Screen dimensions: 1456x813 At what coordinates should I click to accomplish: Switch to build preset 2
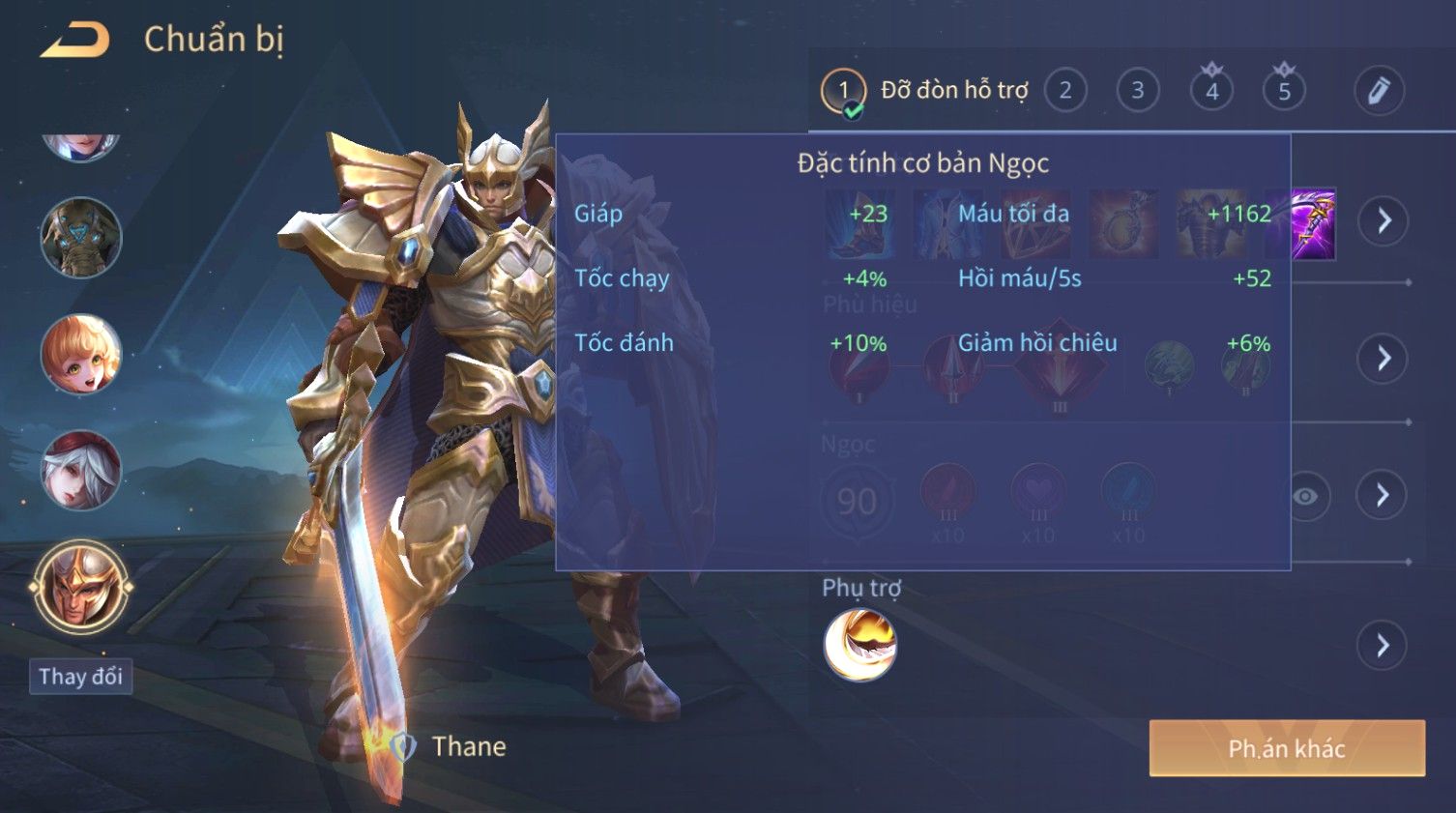[1064, 91]
